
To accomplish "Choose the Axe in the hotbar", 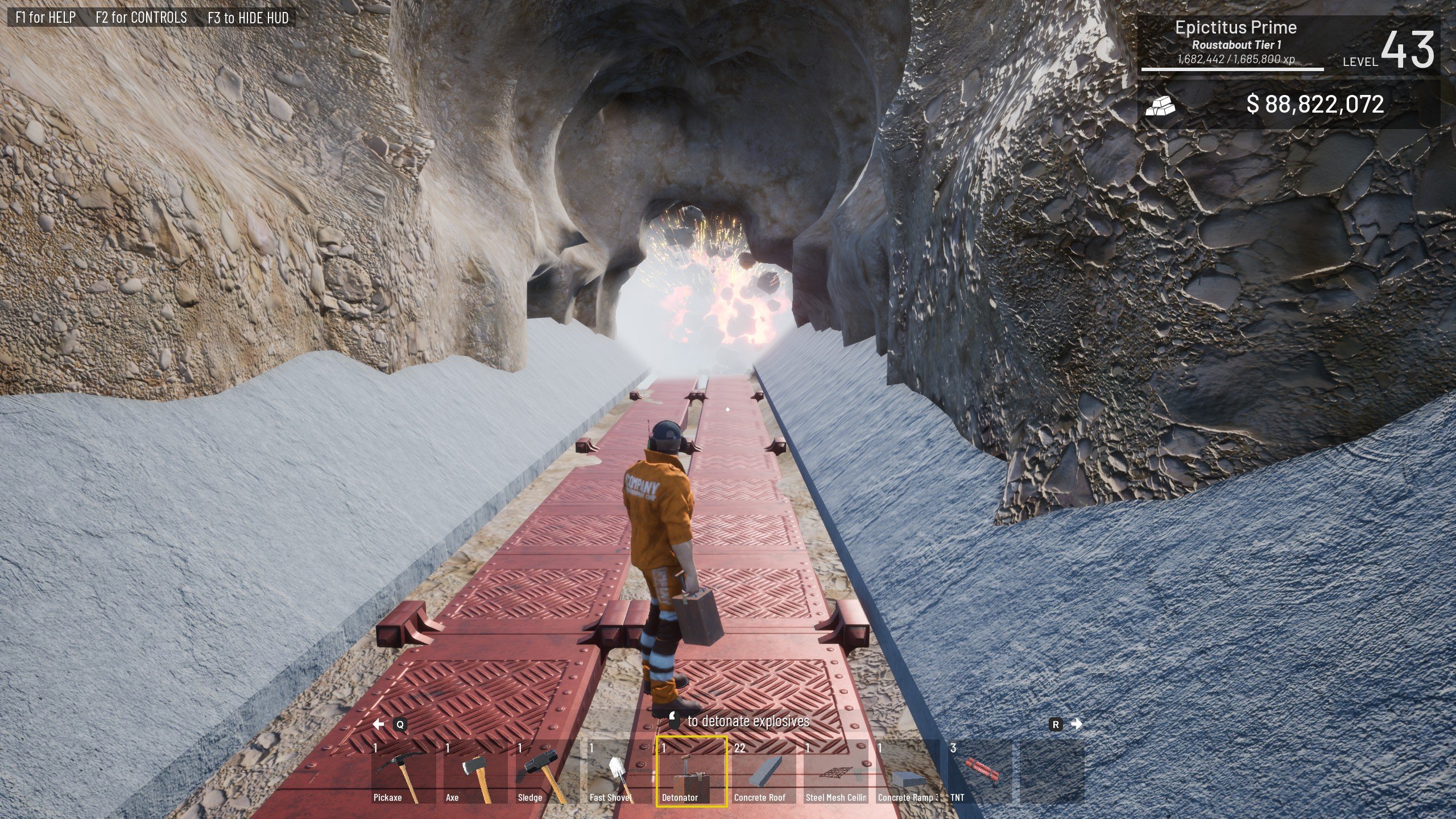I will 476,772.
